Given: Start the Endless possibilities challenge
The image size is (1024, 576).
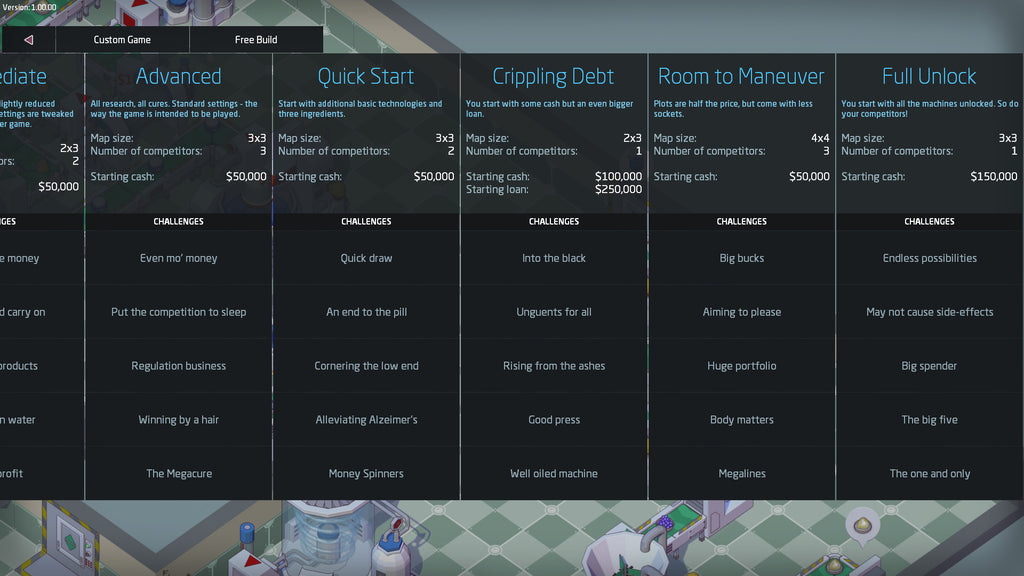Looking at the screenshot, I should [929, 258].
